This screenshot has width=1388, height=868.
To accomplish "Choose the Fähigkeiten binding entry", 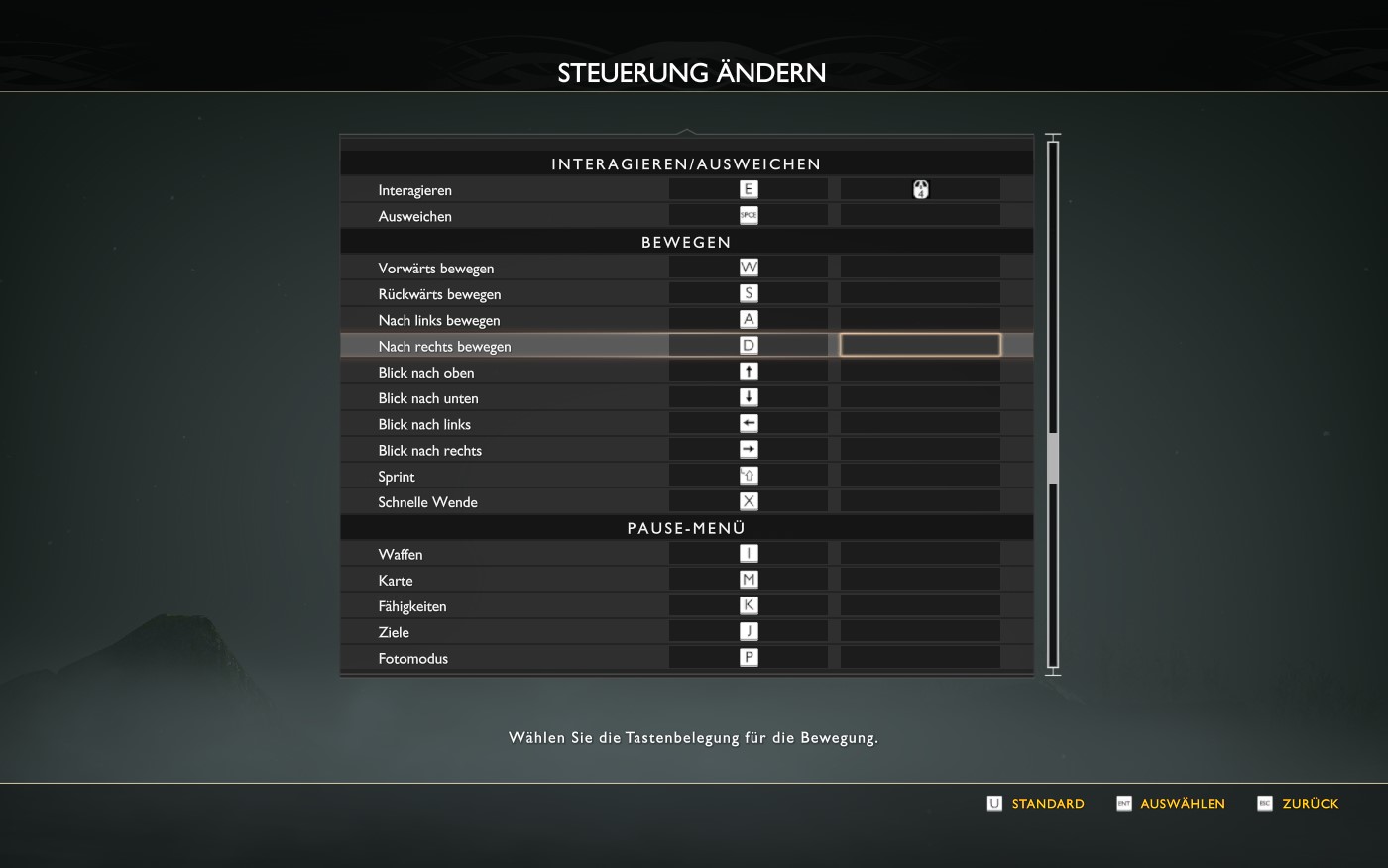I will 412,606.
